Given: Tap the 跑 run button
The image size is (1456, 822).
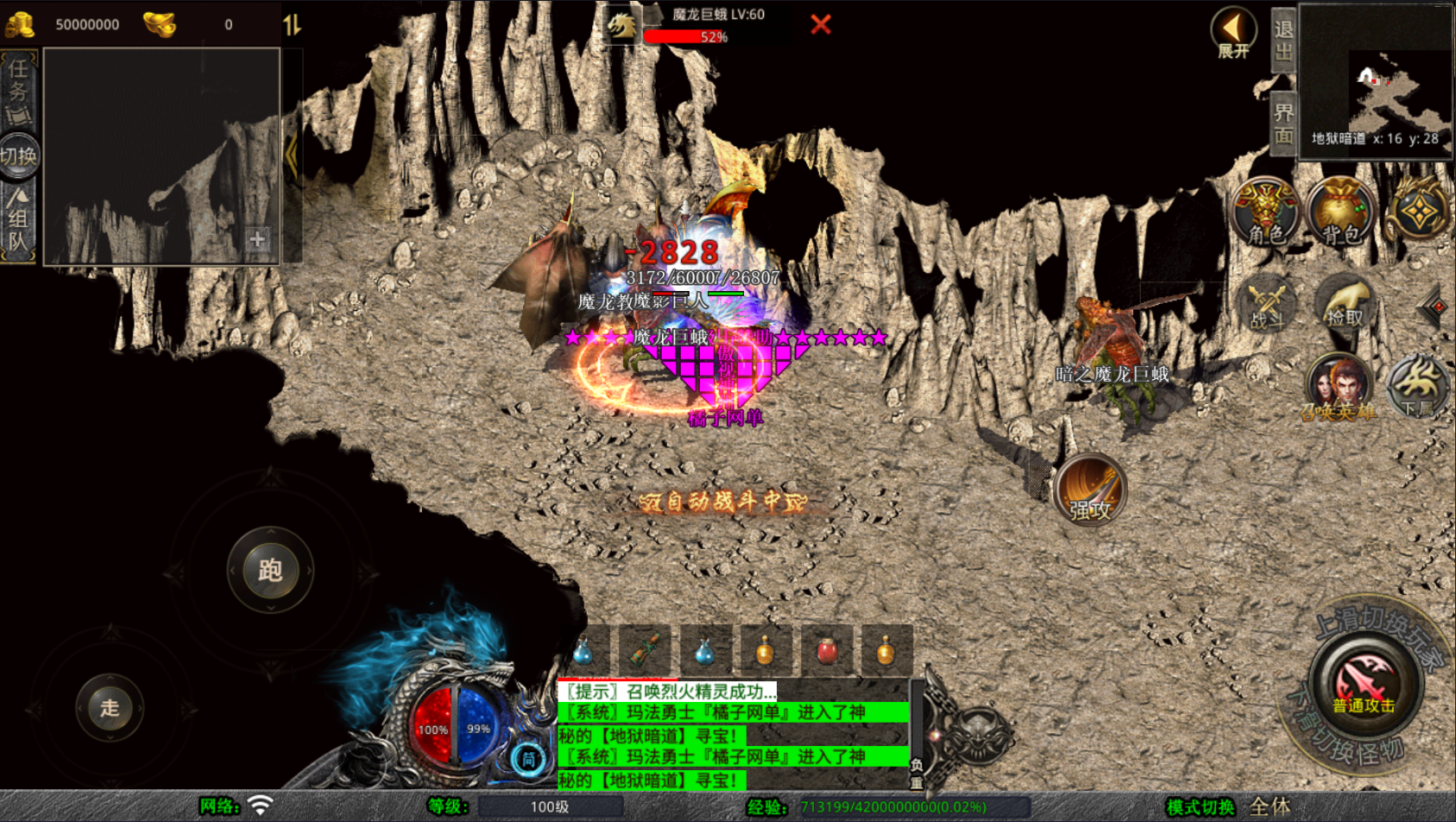Looking at the screenshot, I should pyautogui.click(x=270, y=570).
